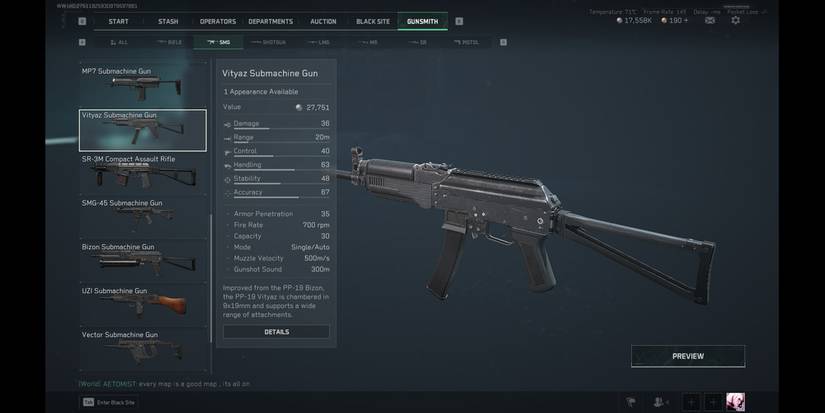The height and width of the screenshot is (413, 825).
Task: Filter weapons by Rifle category
Action: tap(169, 42)
